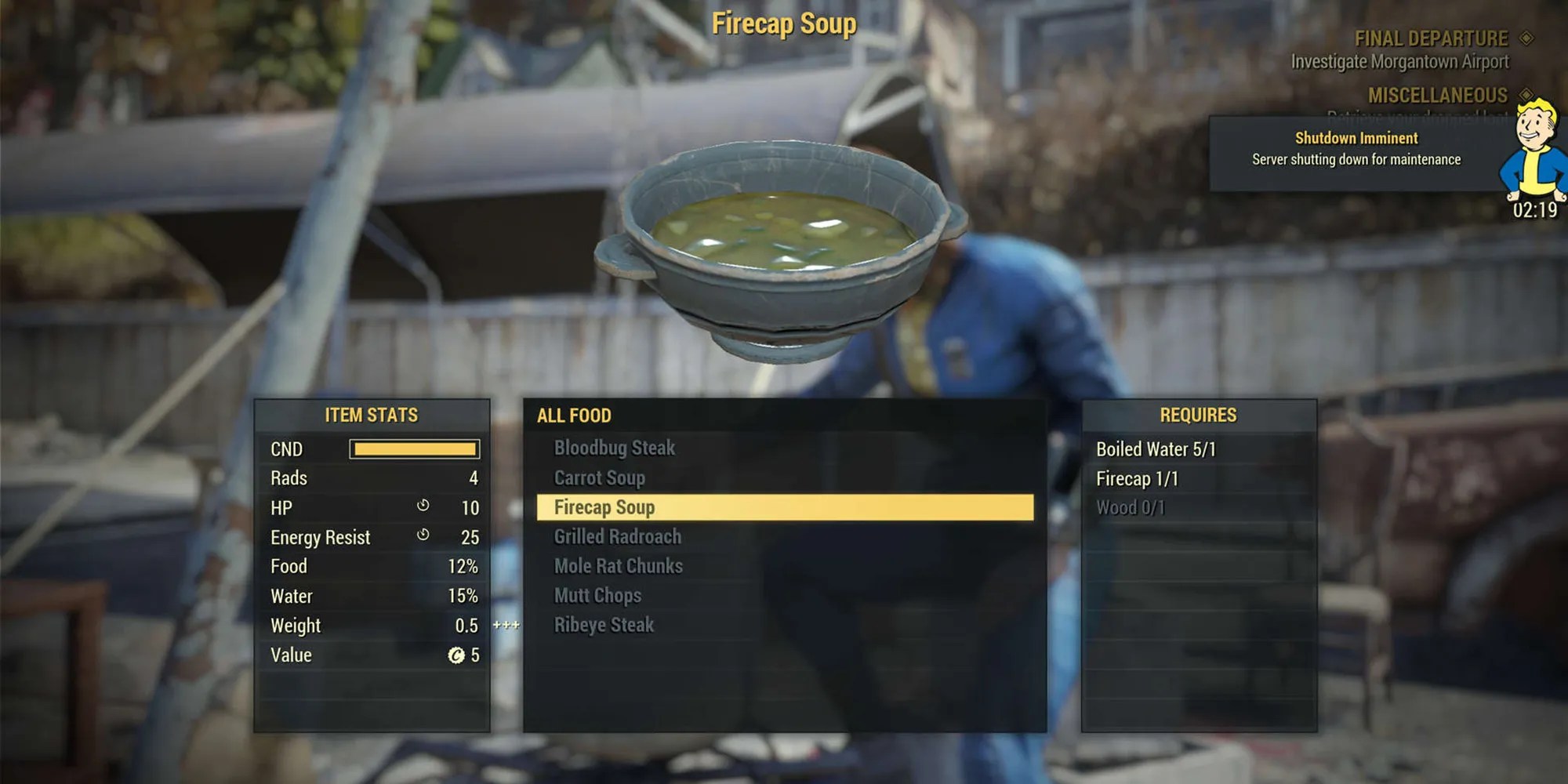Select the Mole Rat Chunks entry
The image size is (1568, 784).
click(619, 566)
